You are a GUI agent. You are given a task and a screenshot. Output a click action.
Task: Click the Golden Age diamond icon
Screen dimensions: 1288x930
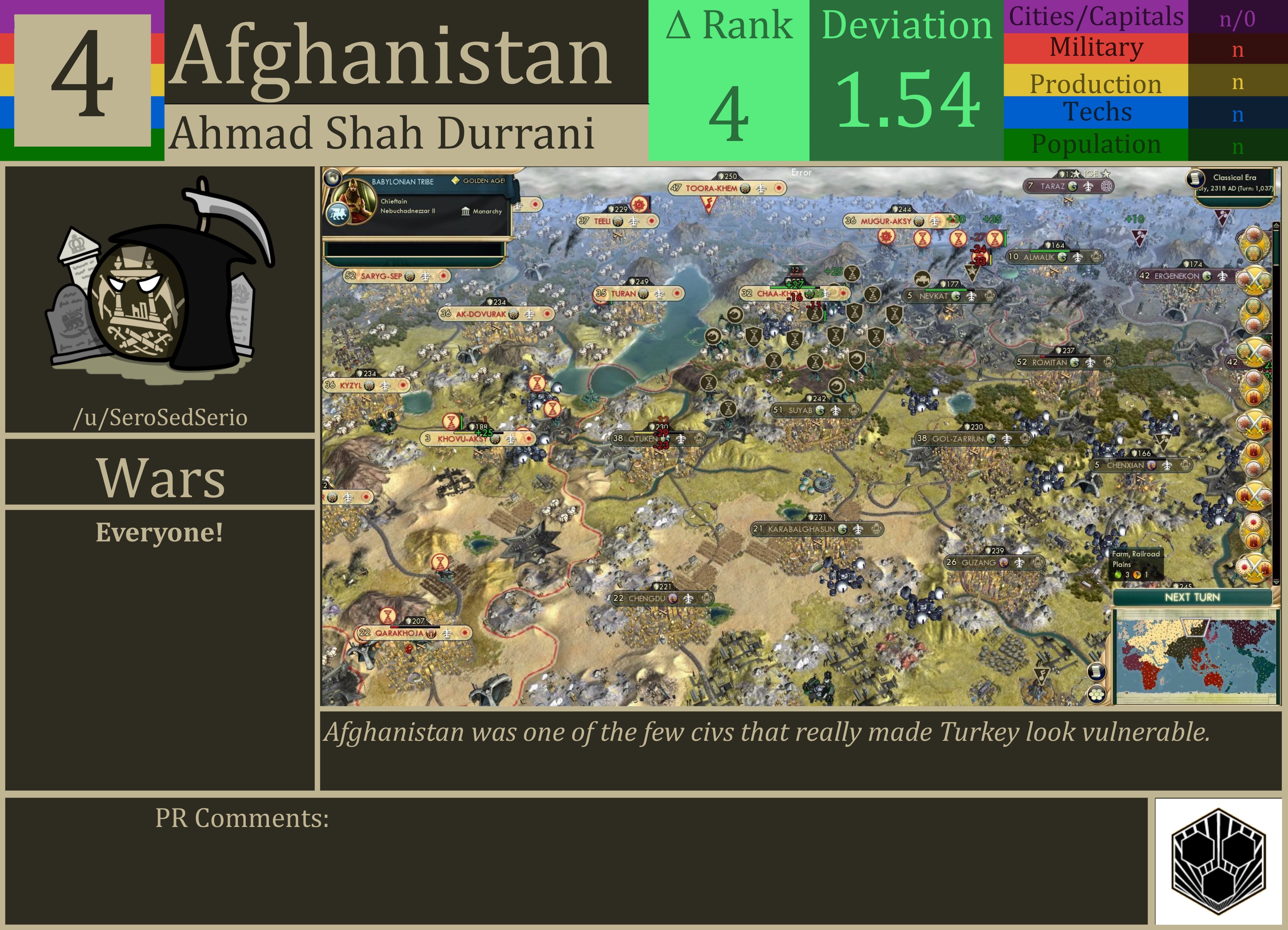456,181
